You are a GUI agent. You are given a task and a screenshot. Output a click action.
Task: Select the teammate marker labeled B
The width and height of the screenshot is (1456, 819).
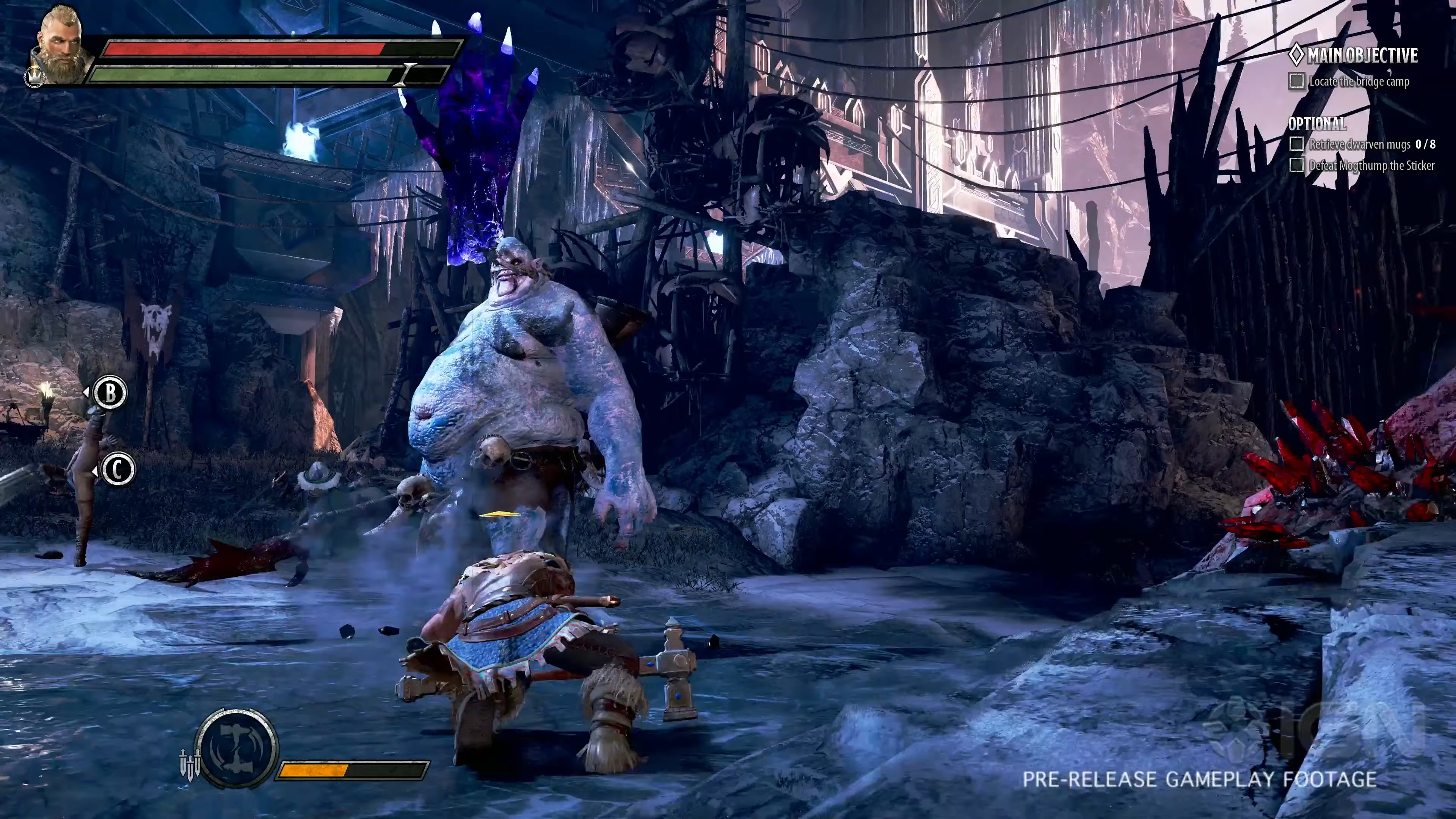(110, 392)
